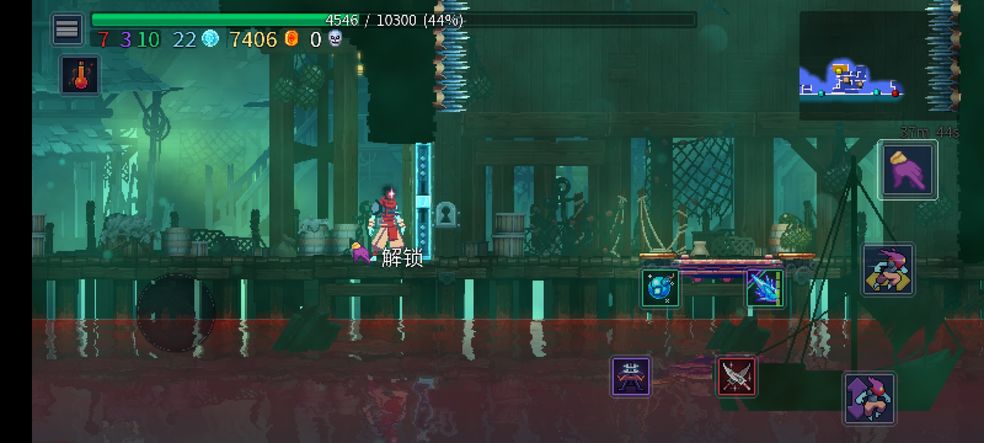
Task: Activate the dodge roll button
Action: [x=888, y=269]
